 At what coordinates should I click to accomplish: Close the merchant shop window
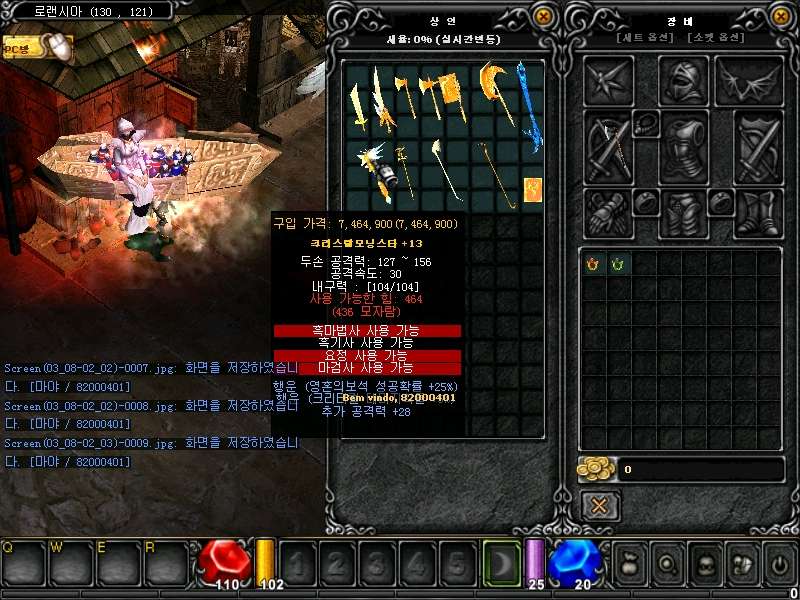click(543, 16)
